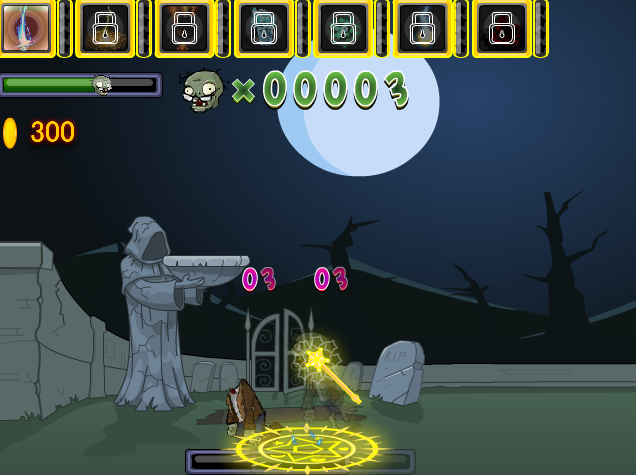This screenshot has width=636, height=475.
Task: Select the unlocked lightning spell slot
Action: pos(27,28)
